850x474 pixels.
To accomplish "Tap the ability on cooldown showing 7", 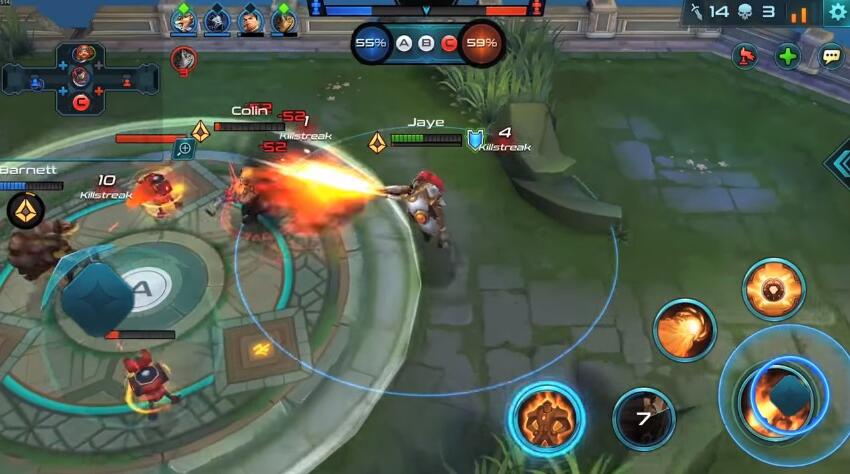I will (643, 418).
